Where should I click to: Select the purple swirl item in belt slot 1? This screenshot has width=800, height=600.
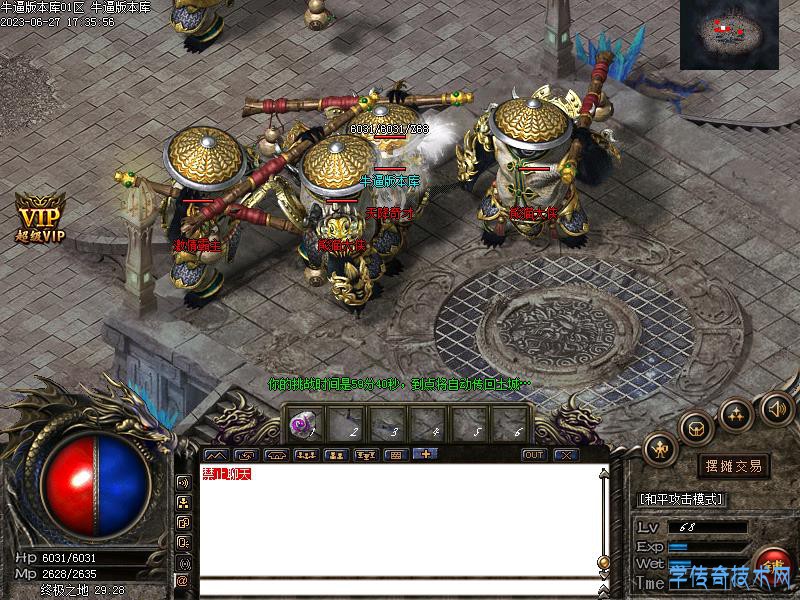click(299, 425)
